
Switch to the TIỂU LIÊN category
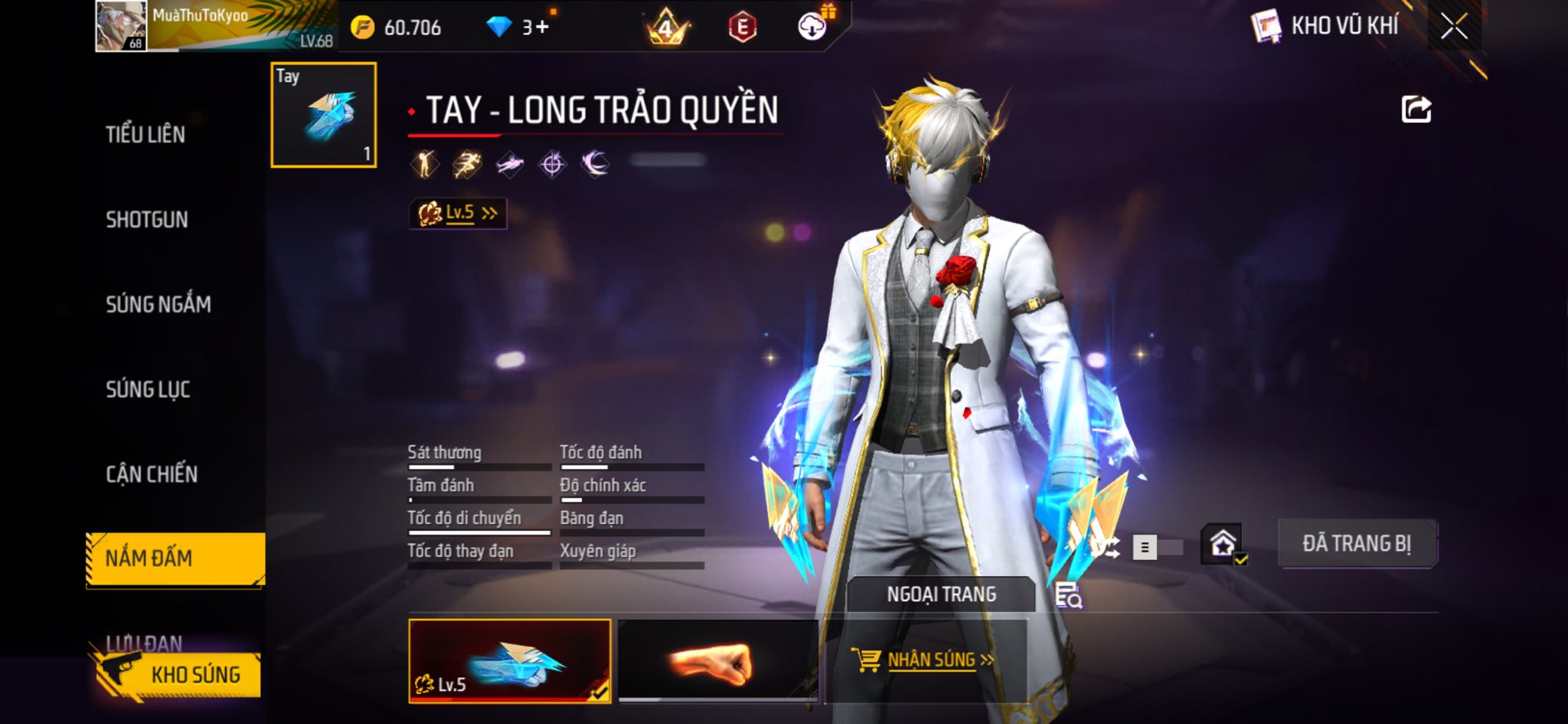pos(145,135)
